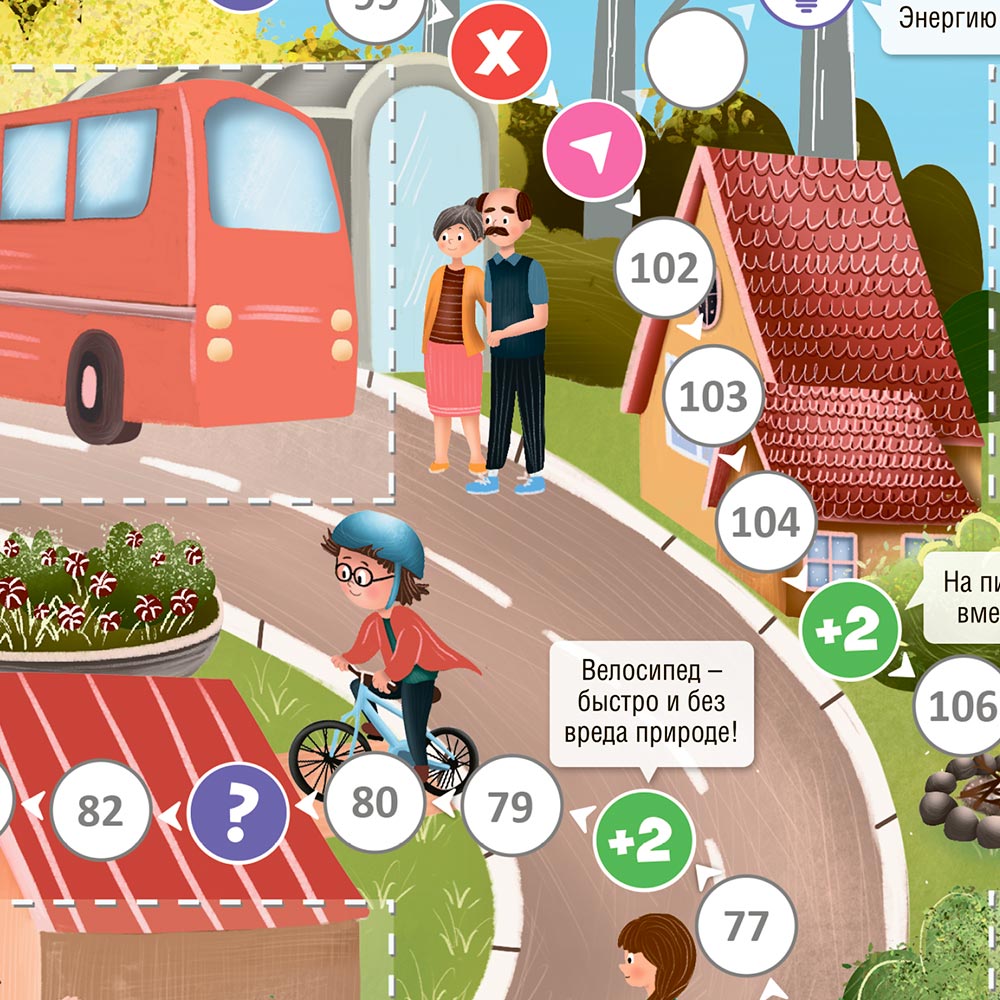The image size is (1000, 1000).
Task: Select board space number 102
Action: pyautogui.click(x=665, y=269)
